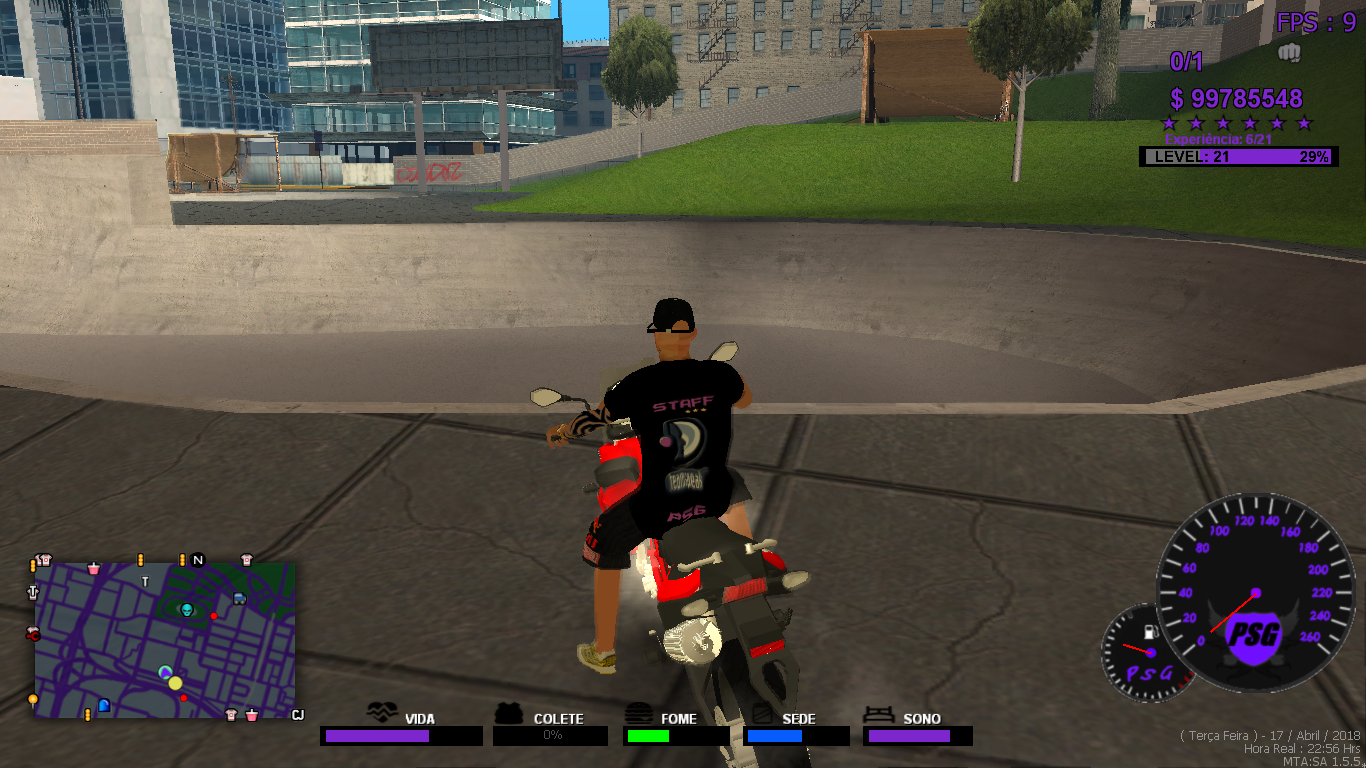
Task: Select the CJ marker on the minimap
Action: coord(297,714)
